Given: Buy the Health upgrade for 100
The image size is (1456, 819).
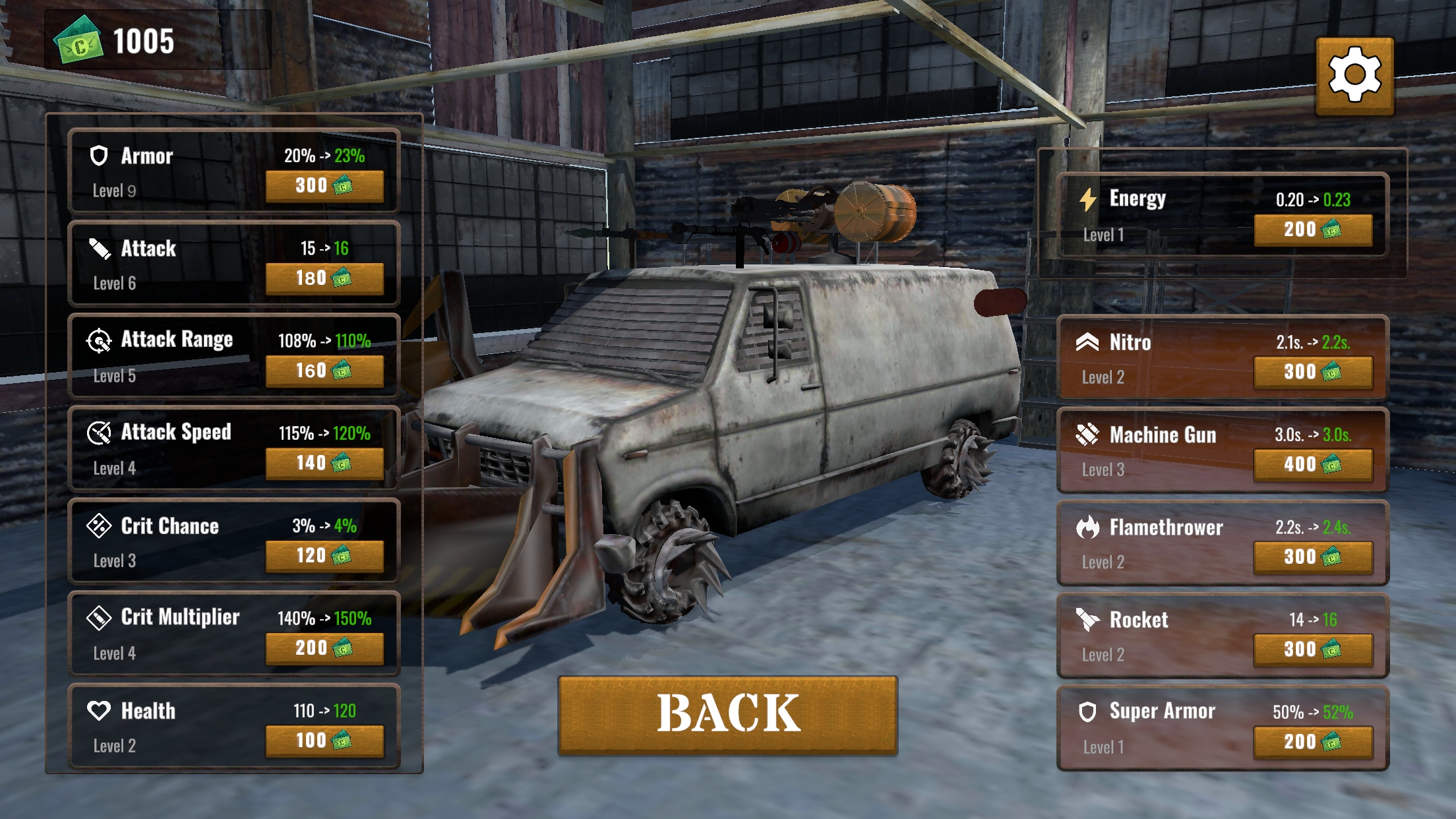Looking at the screenshot, I should pyautogui.click(x=324, y=741).
